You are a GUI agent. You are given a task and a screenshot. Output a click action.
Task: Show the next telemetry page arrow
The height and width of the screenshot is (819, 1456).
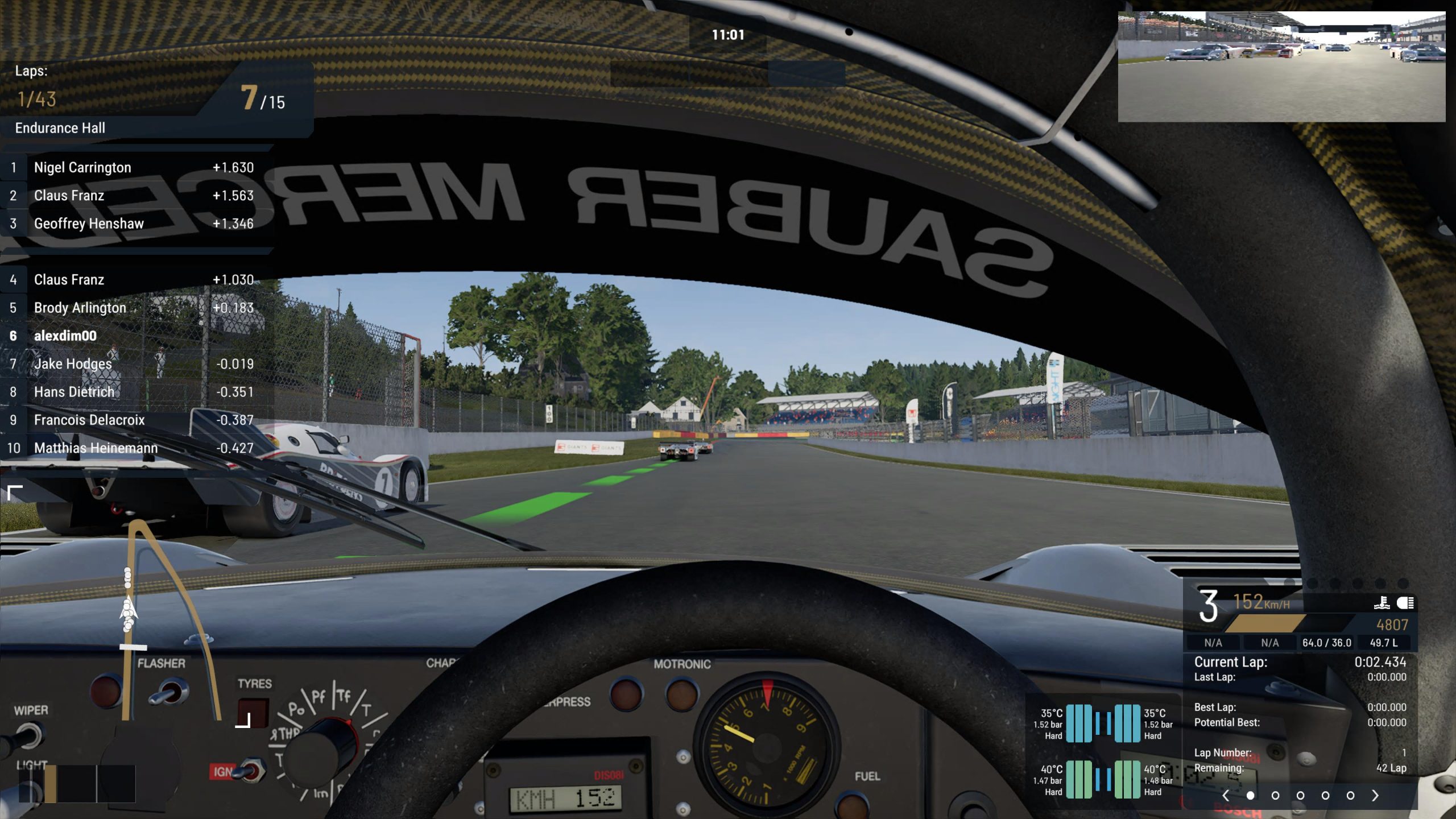tap(1375, 796)
